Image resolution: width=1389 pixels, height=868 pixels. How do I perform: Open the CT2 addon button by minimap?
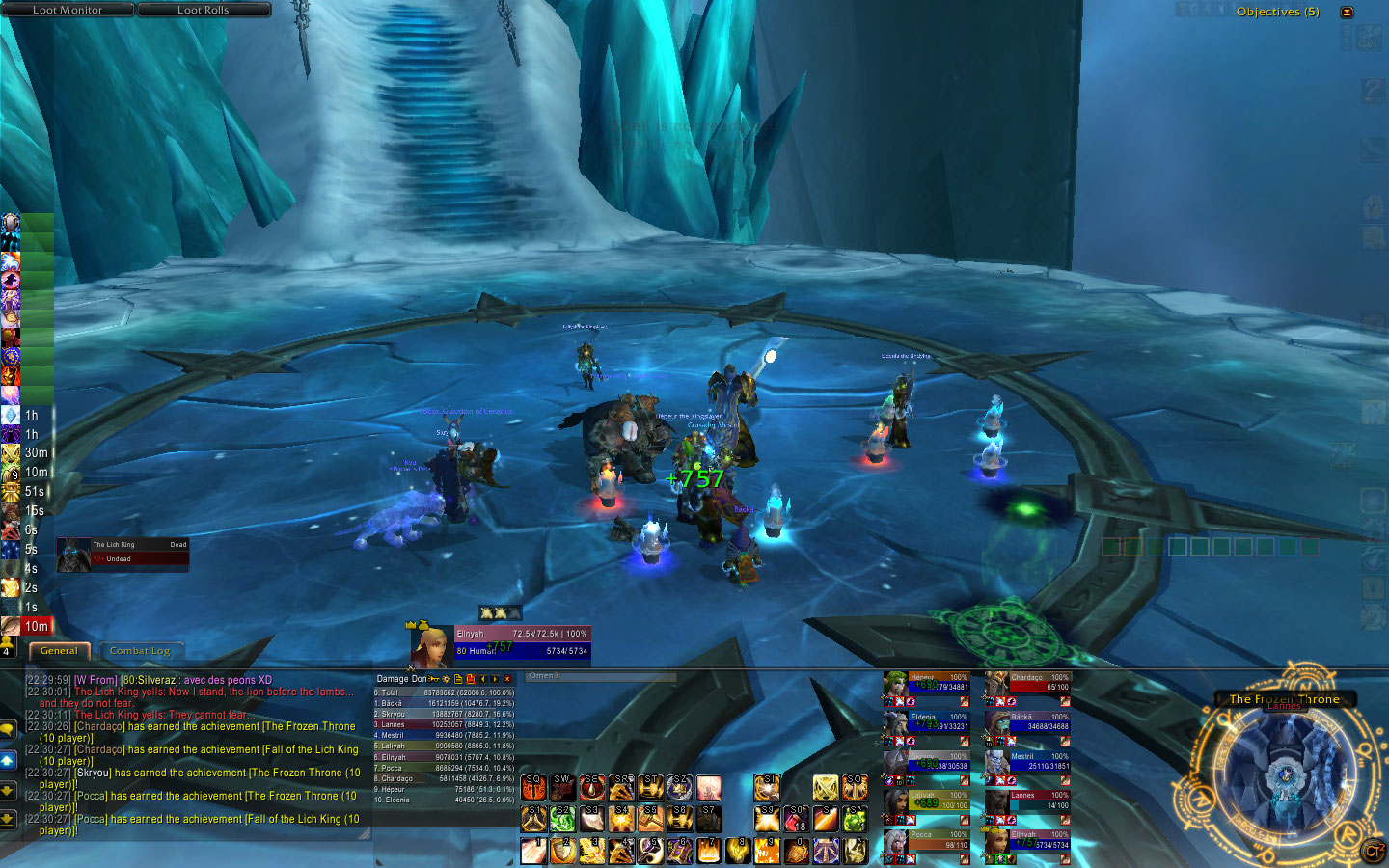[1372, 851]
